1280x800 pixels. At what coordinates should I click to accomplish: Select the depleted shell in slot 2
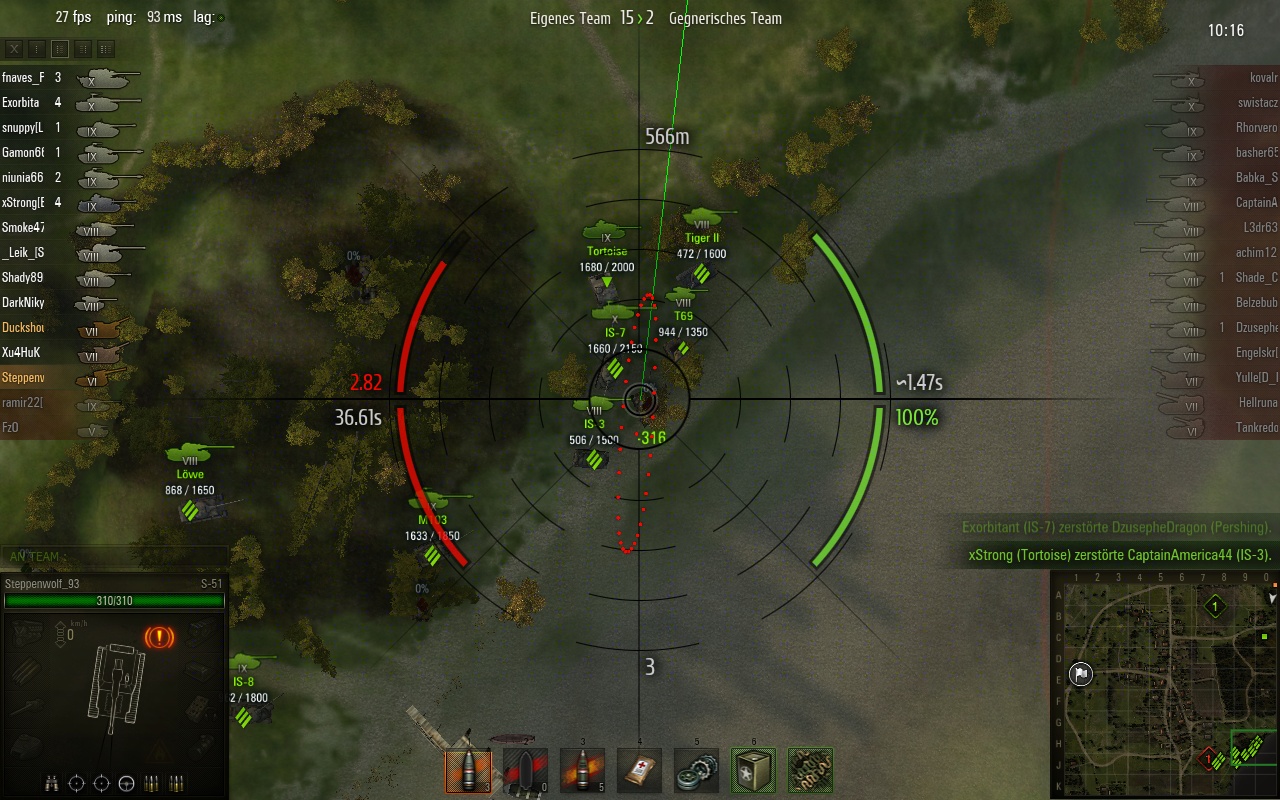[525, 771]
